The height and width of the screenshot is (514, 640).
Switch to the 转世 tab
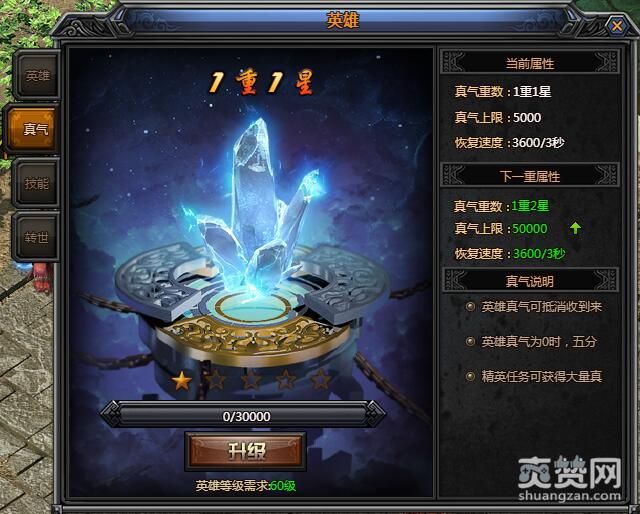(35, 238)
